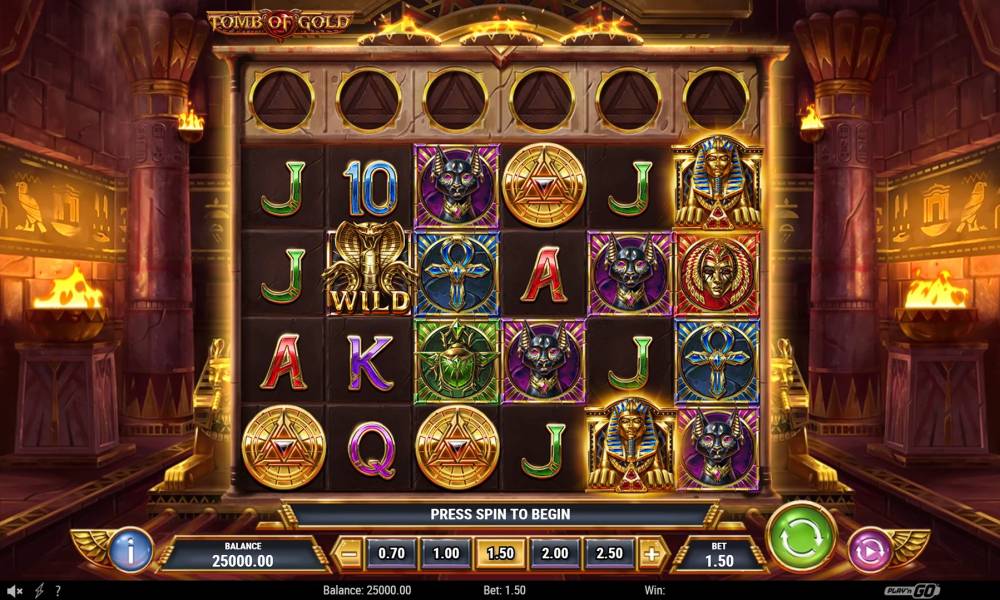Choose the 1.00 bet value

[445, 553]
